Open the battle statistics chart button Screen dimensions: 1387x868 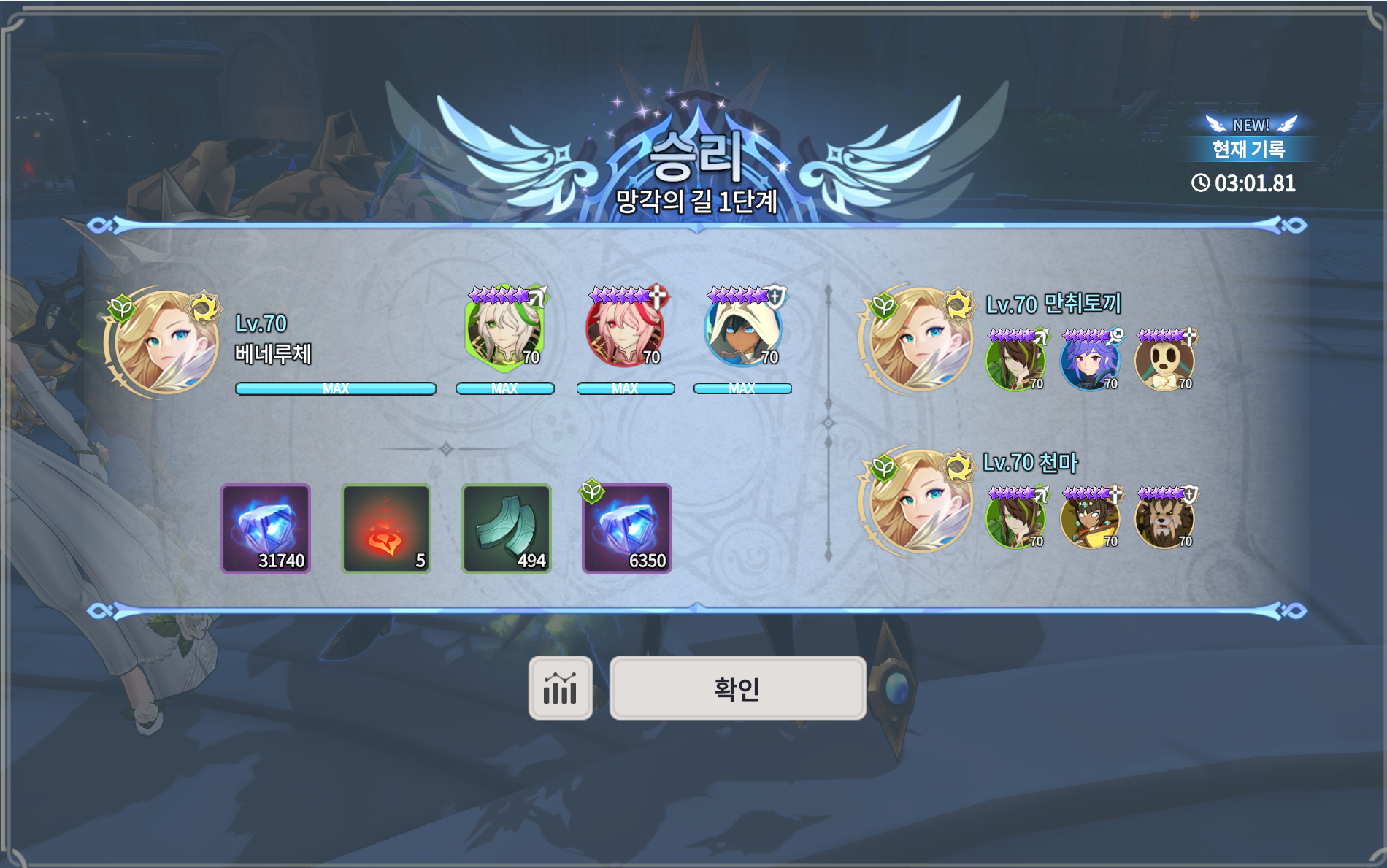[x=560, y=688]
